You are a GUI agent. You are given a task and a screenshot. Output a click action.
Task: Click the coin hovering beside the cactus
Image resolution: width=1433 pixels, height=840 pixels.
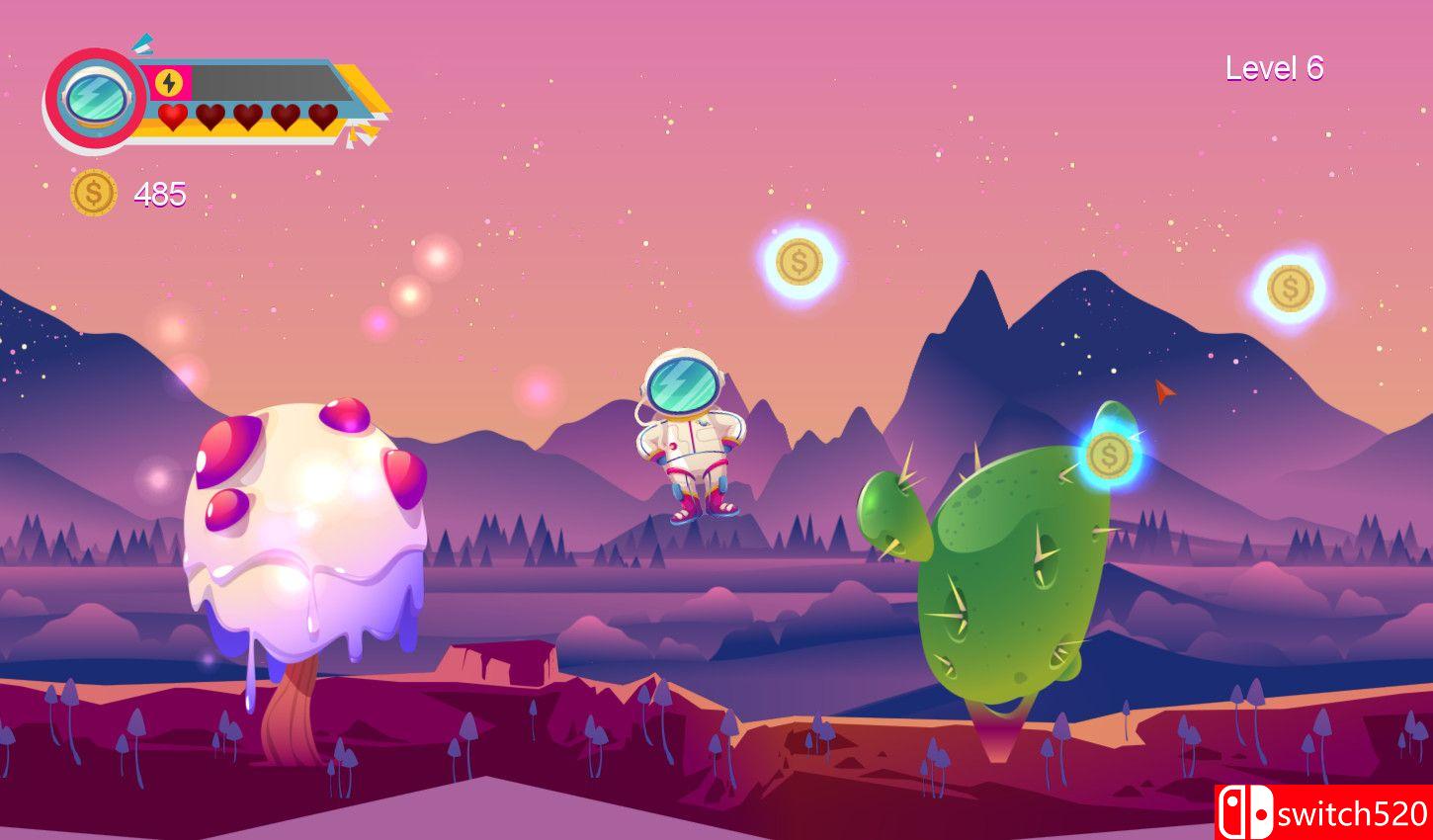(x=1112, y=455)
